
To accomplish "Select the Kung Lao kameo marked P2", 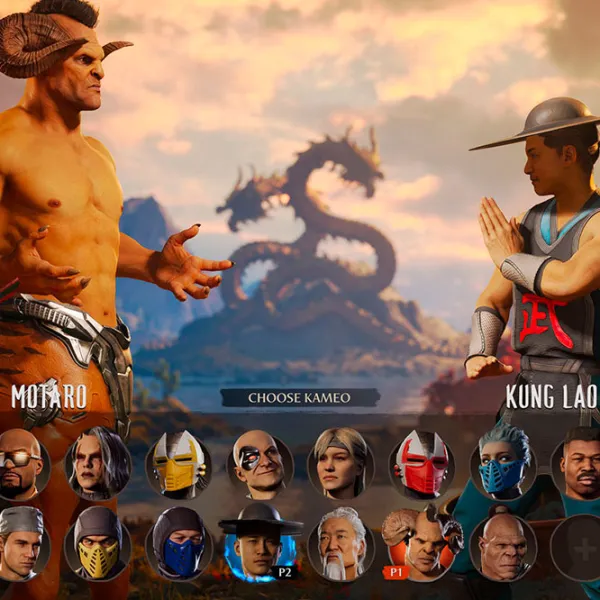I will [x=260, y=545].
